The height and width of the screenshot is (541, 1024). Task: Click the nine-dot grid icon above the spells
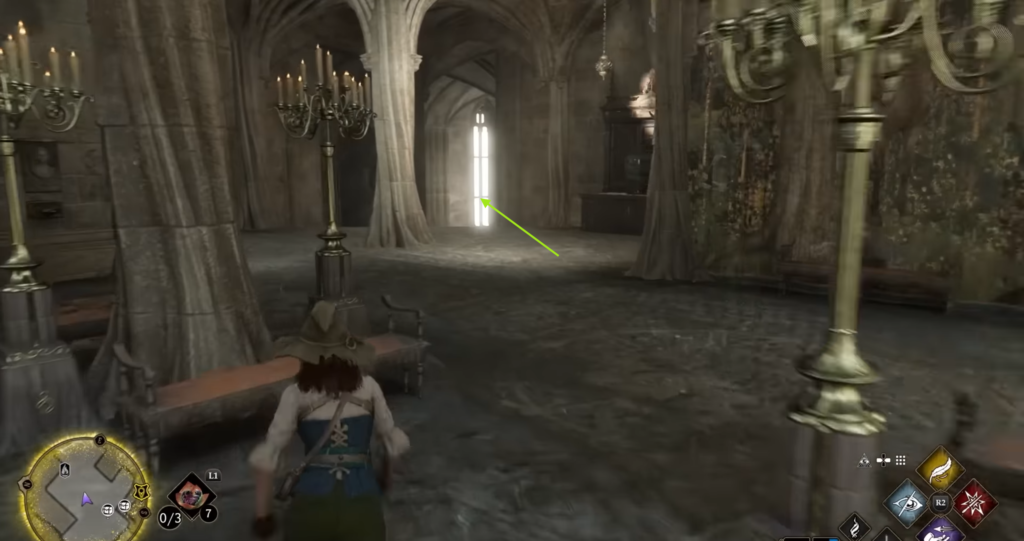900,460
